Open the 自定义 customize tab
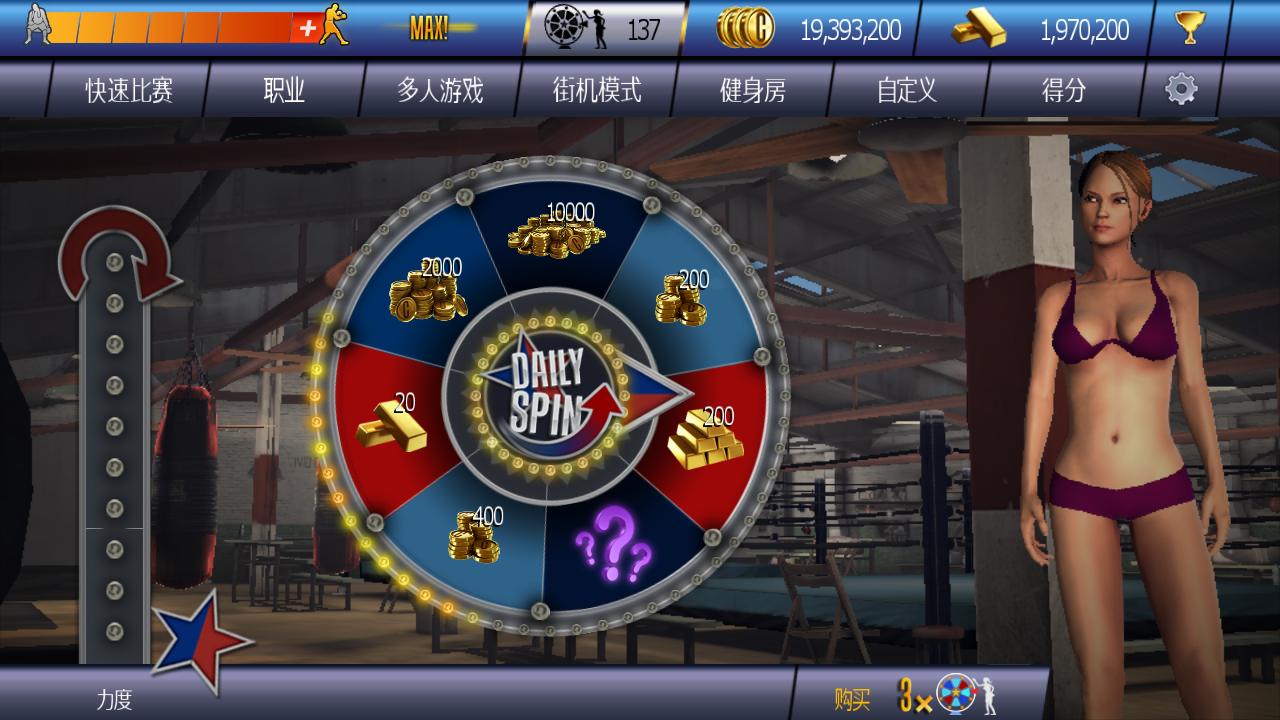Image resolution: width=1280 pixels, height=720 pixels. 907,91
